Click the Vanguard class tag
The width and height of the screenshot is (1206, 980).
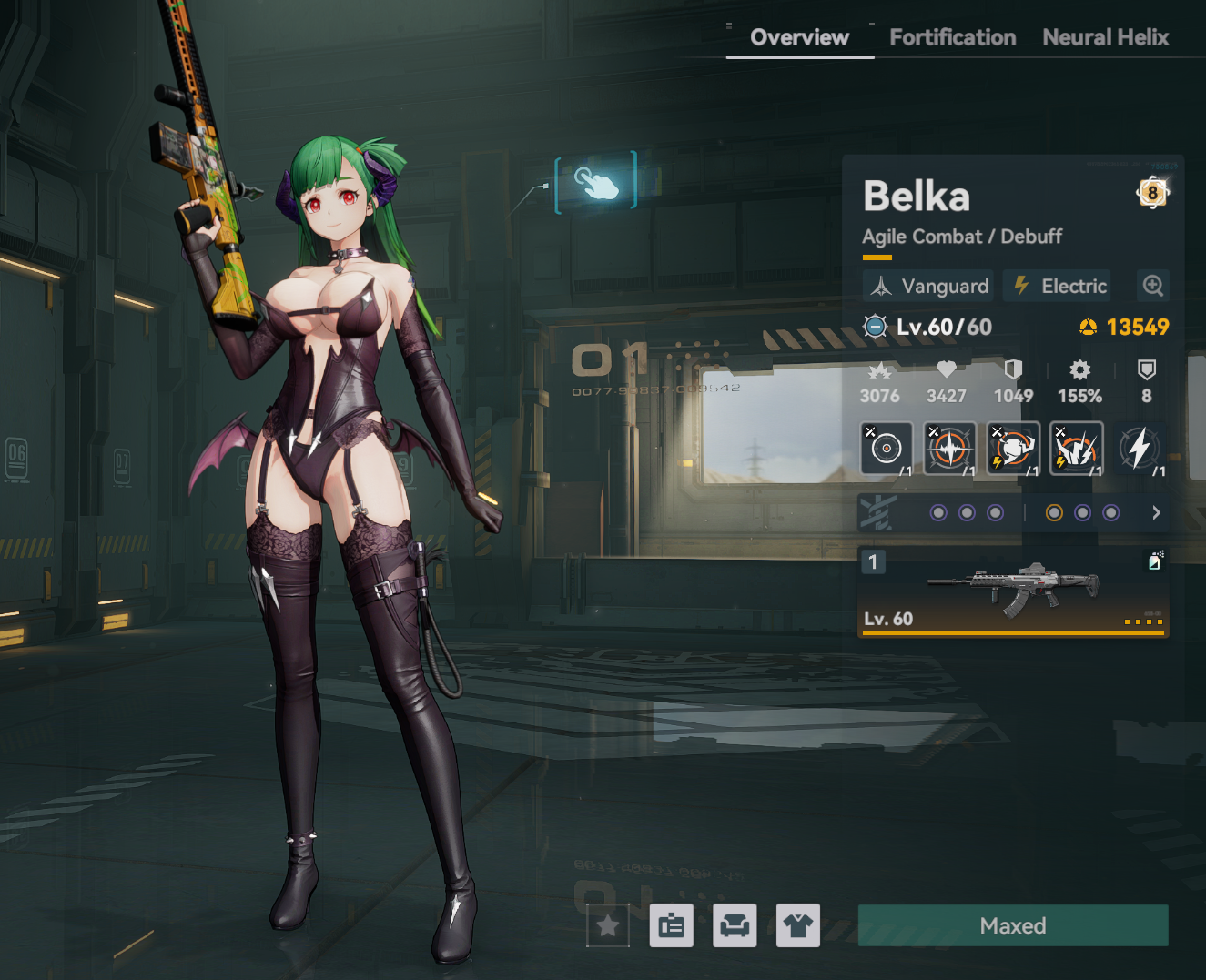pyautogui.click(x=929, y=286)
